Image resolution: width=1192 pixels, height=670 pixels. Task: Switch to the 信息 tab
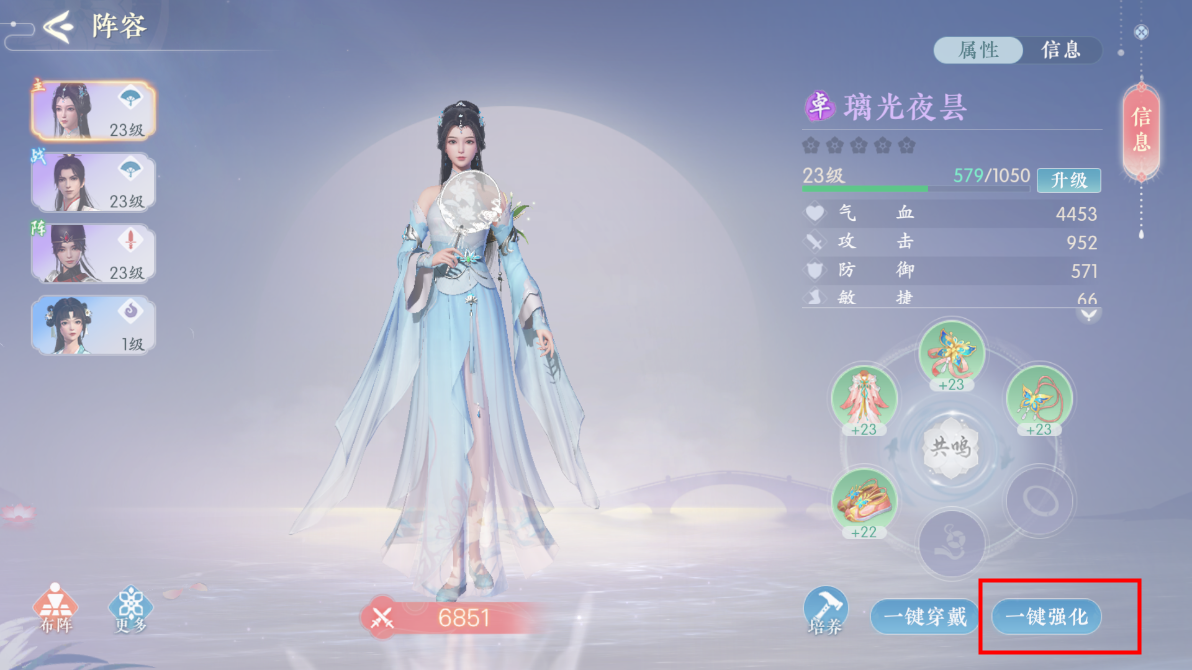[1060, 50]
